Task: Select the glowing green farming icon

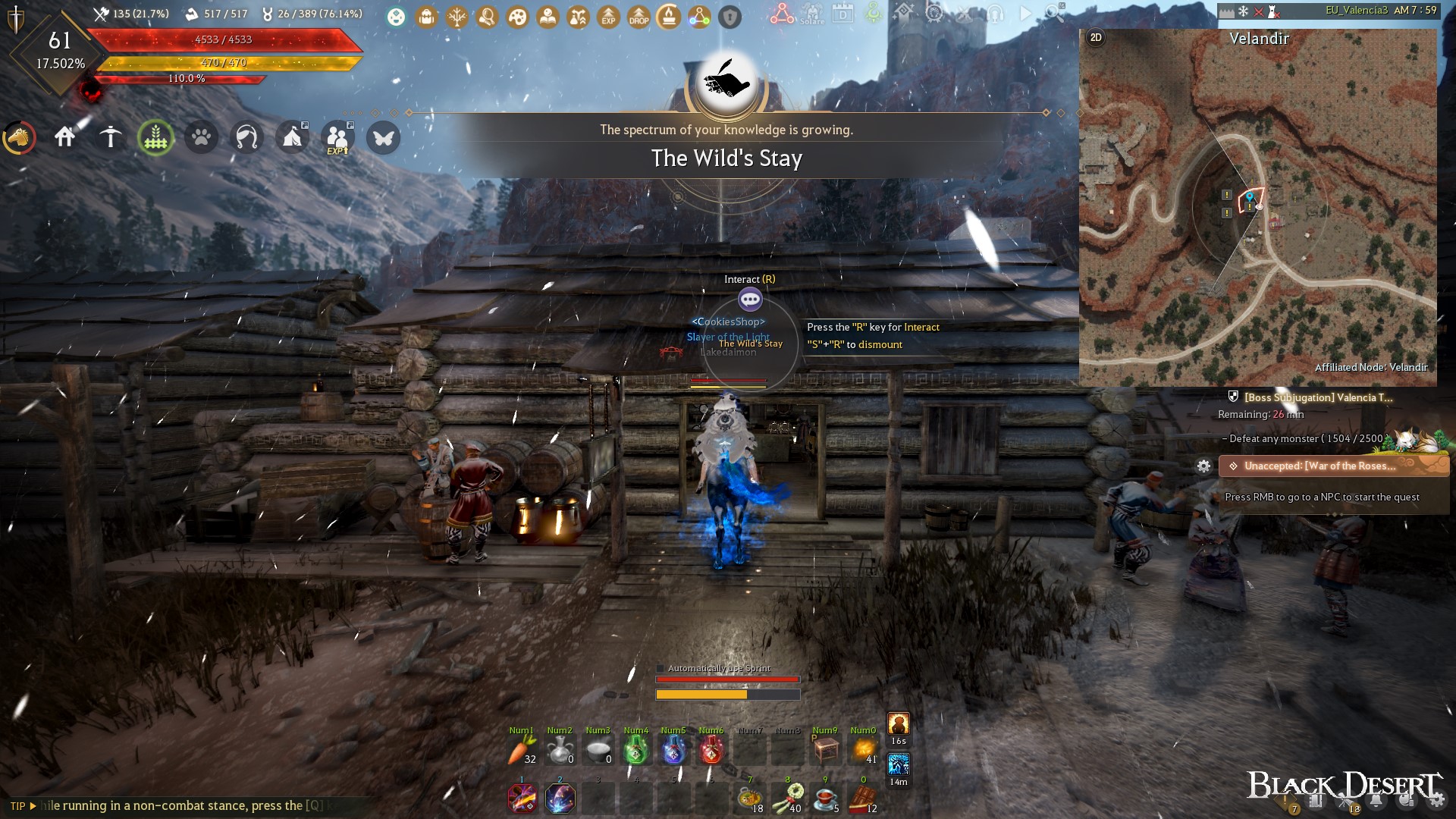Action: [155, 138]
